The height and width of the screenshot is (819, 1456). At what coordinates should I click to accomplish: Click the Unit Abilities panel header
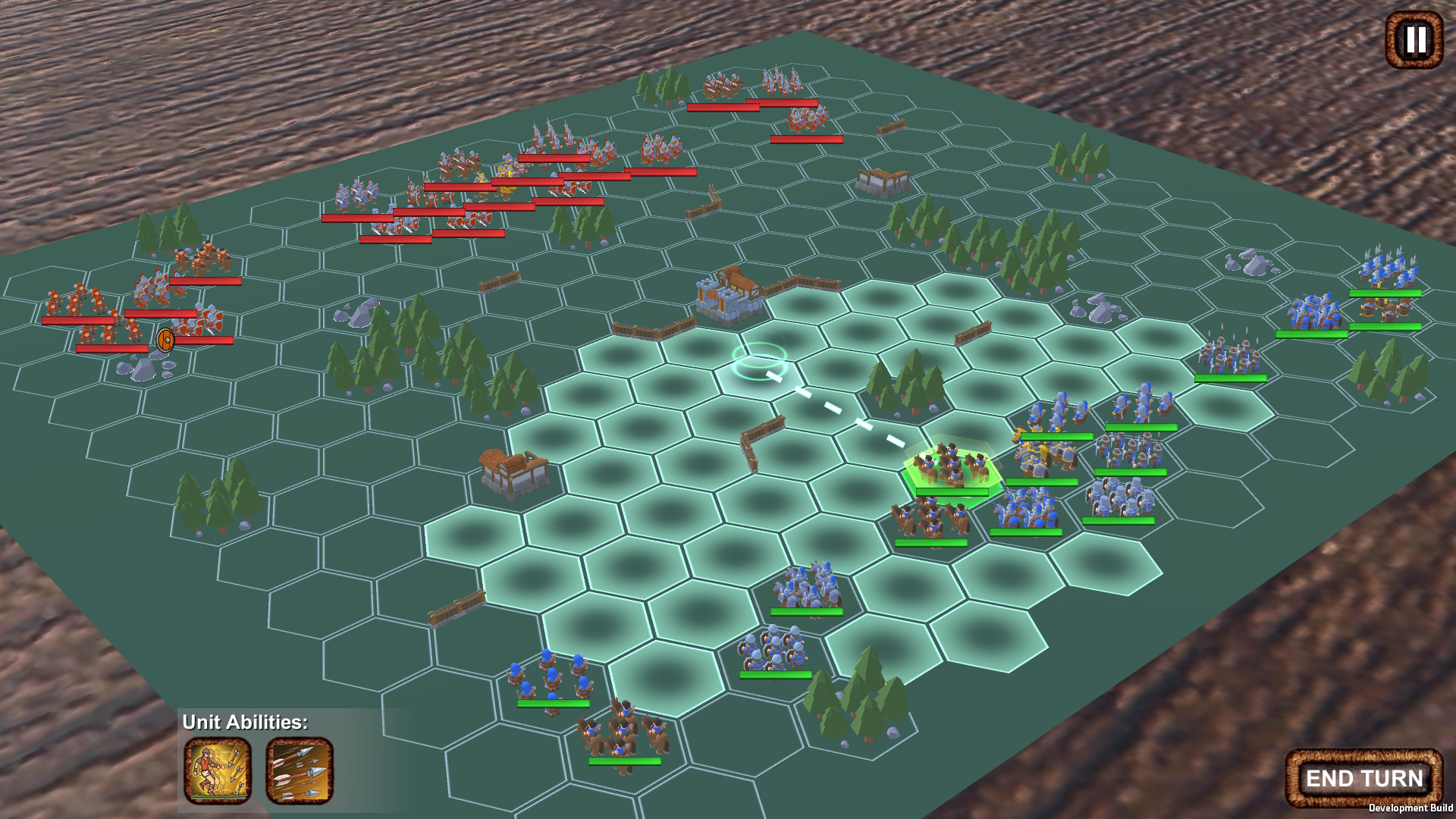pyautogui.click(x=244, y=723)
